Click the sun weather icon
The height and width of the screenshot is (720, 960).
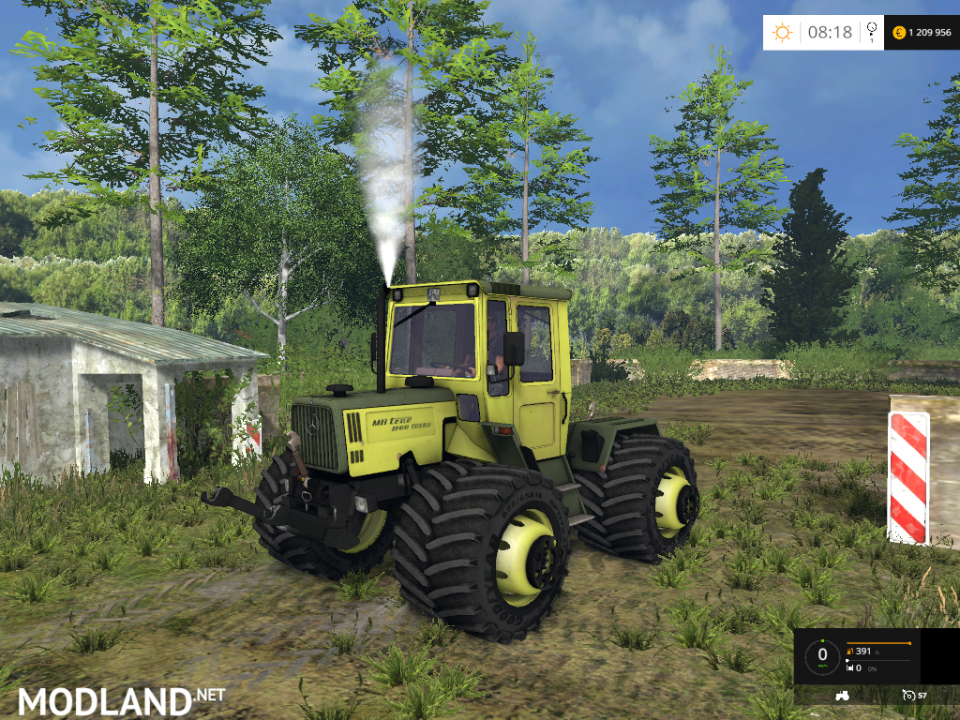[x=781, y=32]
